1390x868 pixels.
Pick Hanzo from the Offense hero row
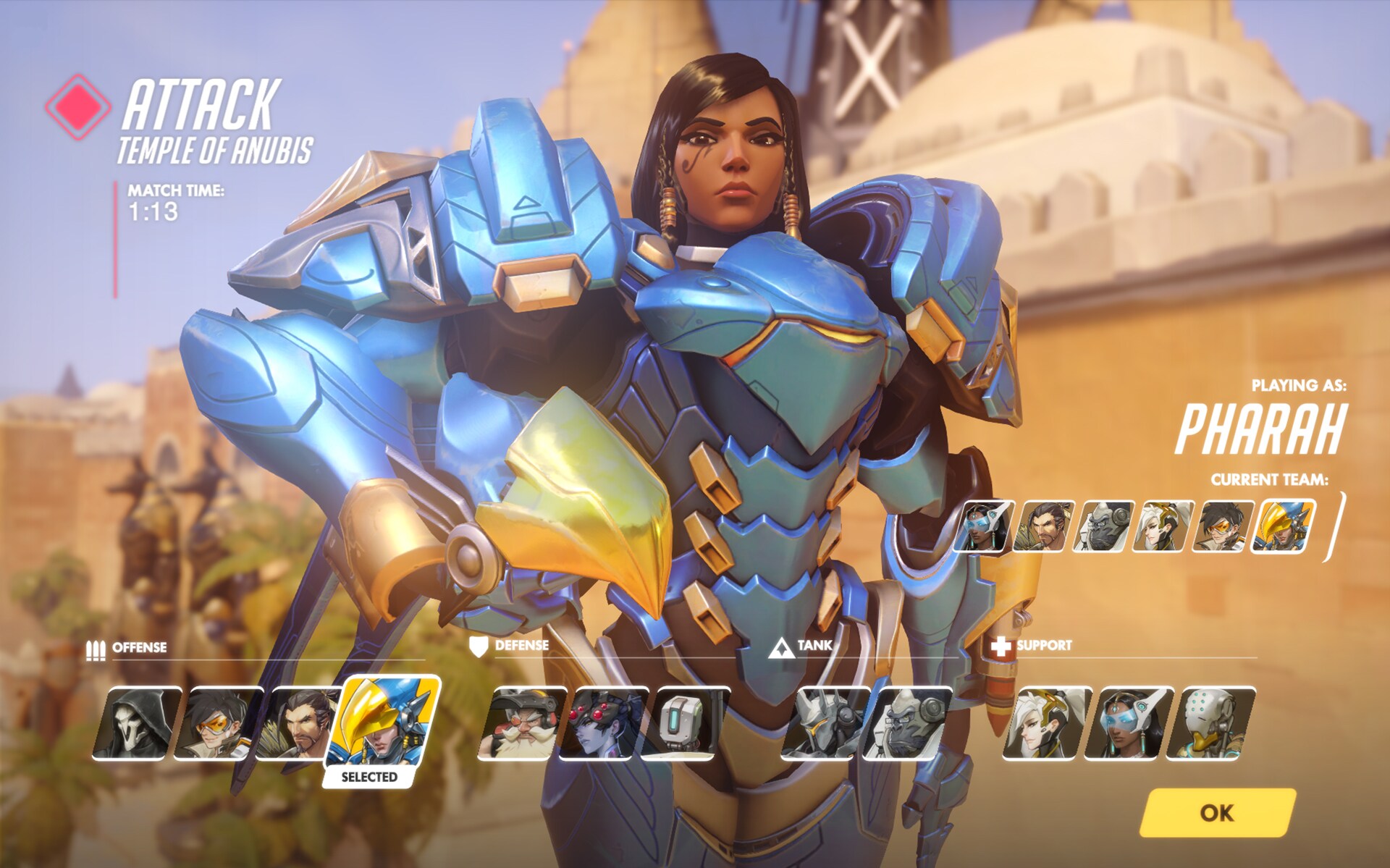[297, 722]
